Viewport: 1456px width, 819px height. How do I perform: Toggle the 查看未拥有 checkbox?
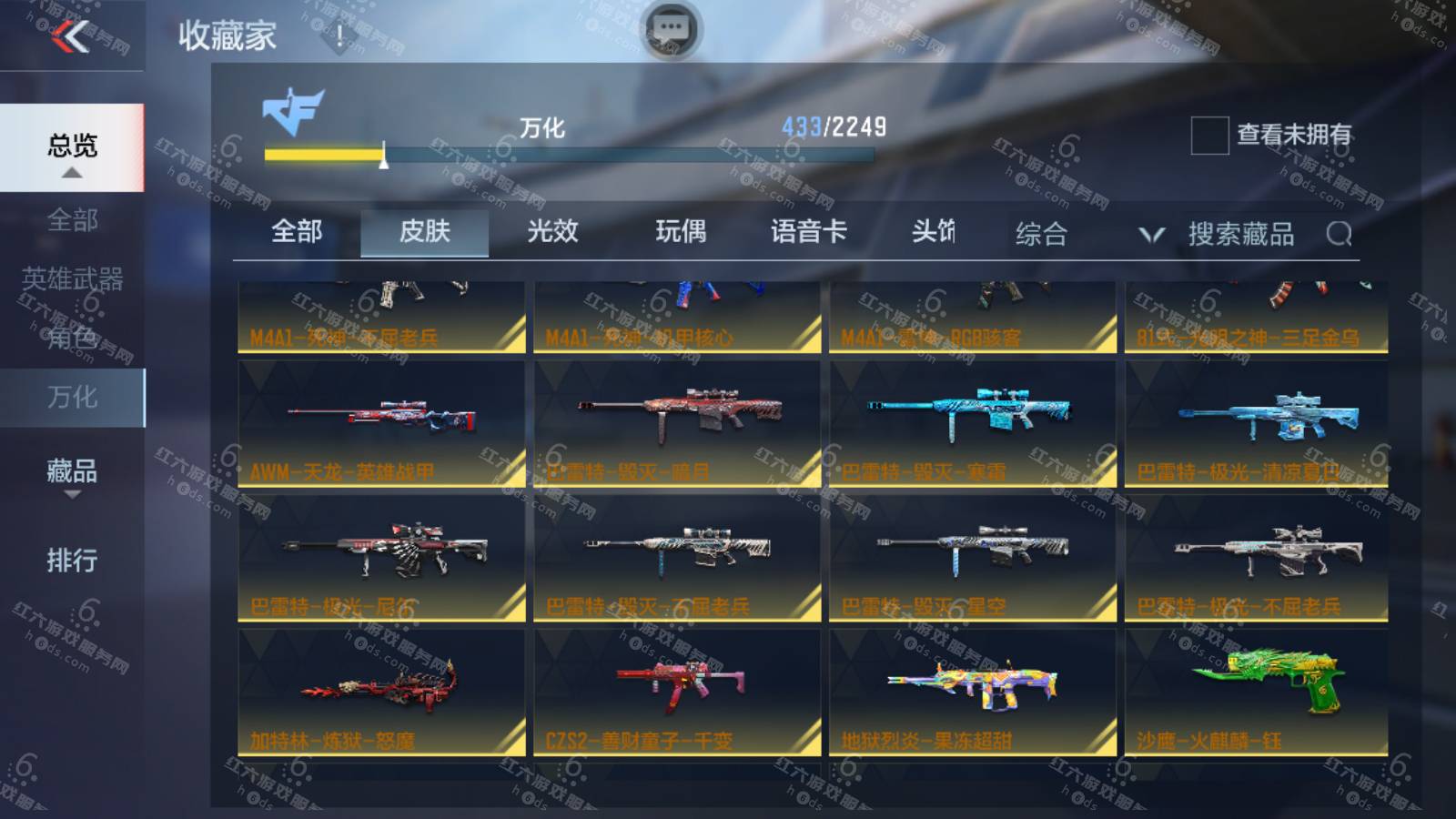1209,136
